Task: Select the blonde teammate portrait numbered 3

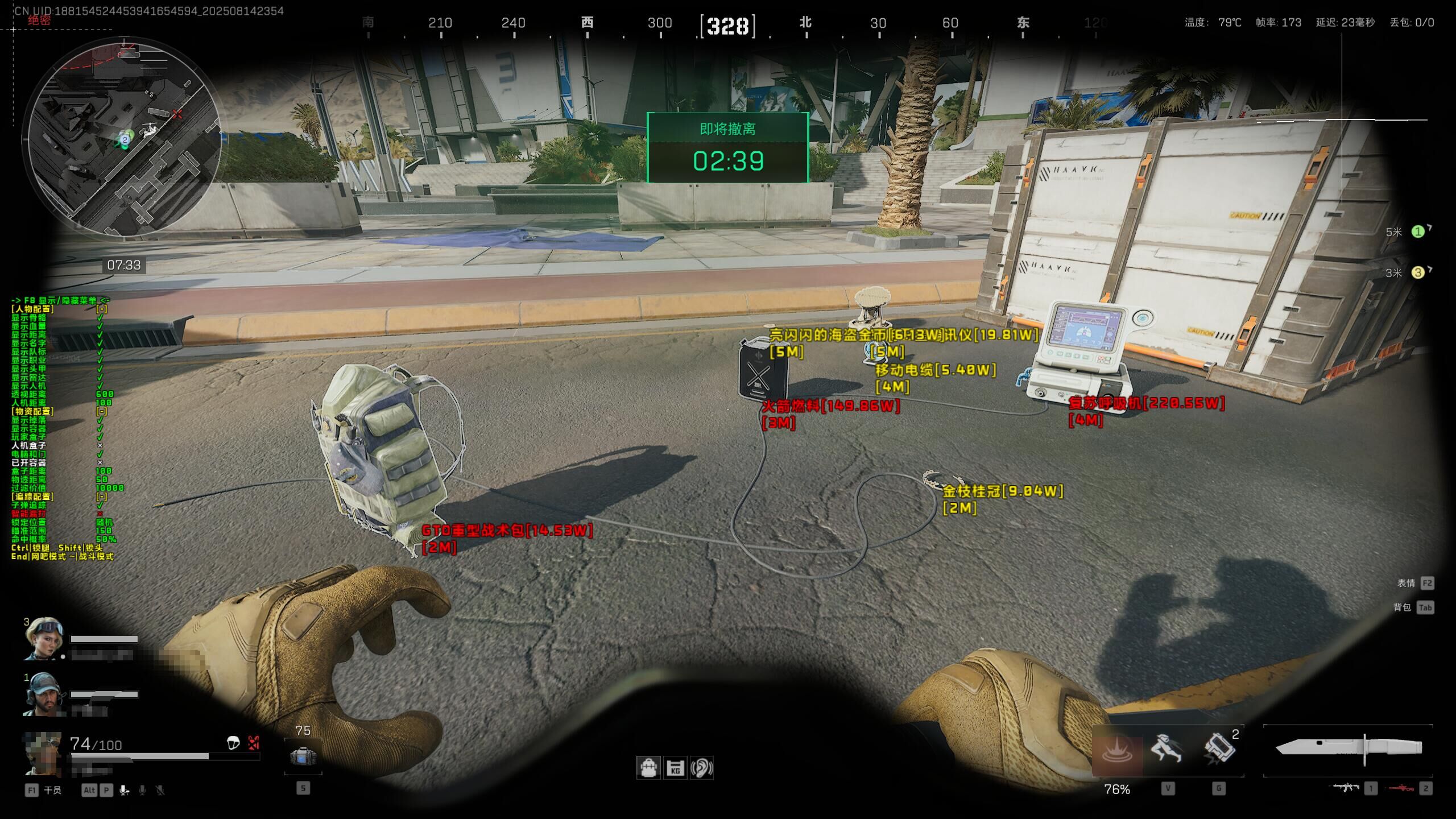Action: (x=43, y=638)
